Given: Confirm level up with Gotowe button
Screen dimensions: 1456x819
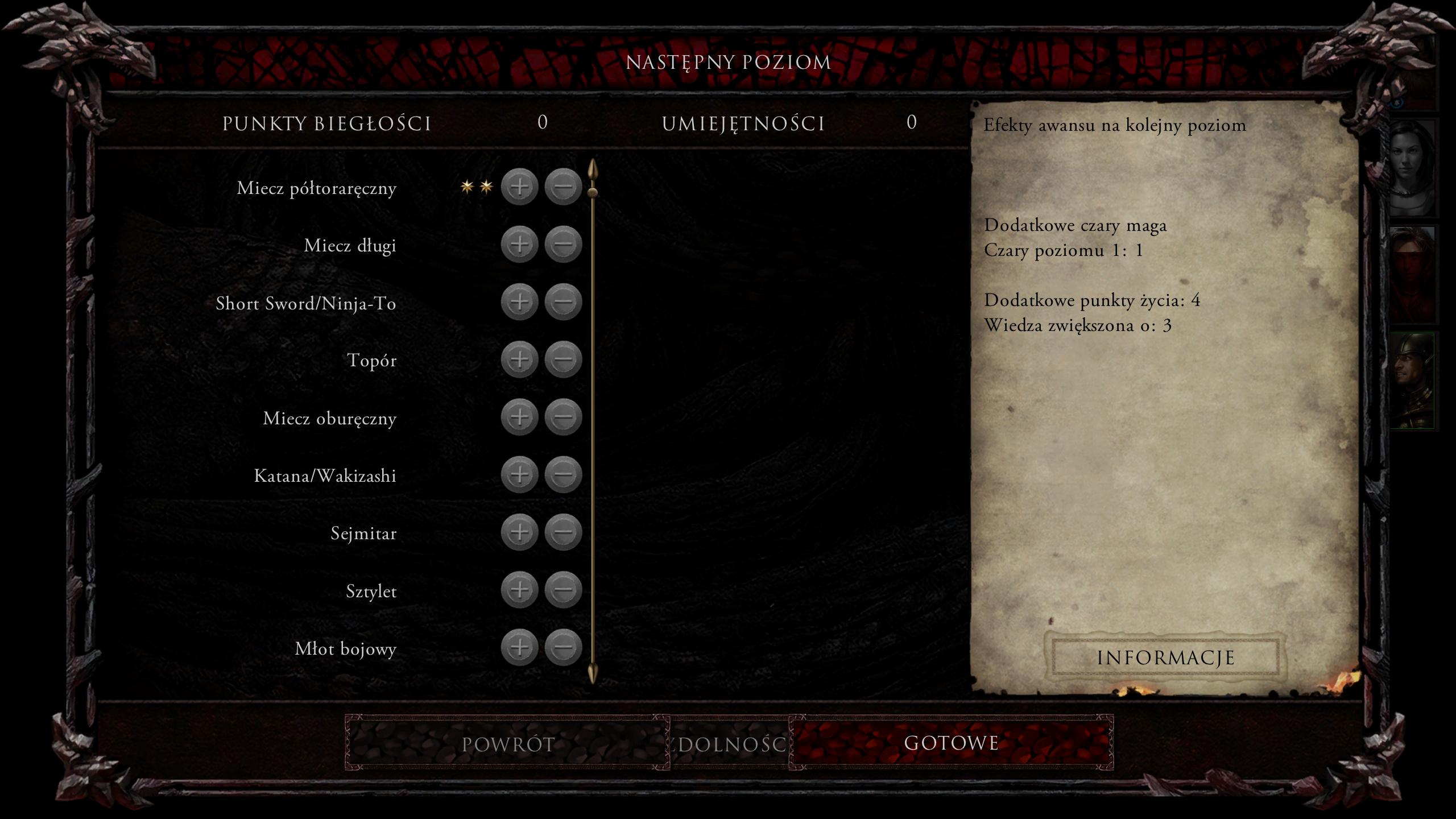Looking at the screenshot, I should 951,743.
